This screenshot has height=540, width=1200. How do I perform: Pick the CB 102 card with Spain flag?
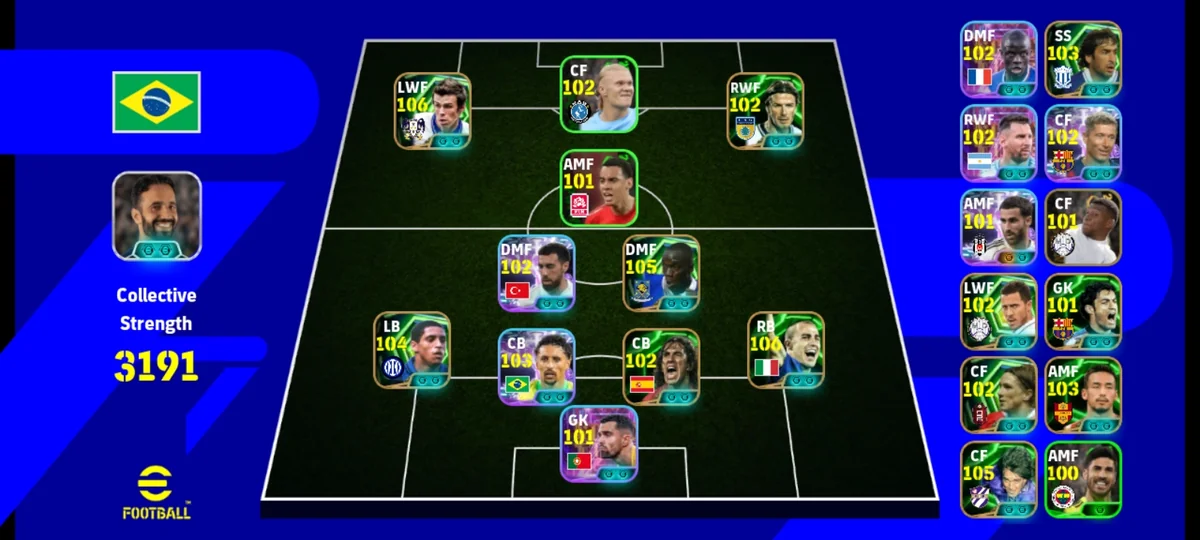pyautogui.click(x=661, y=367)
